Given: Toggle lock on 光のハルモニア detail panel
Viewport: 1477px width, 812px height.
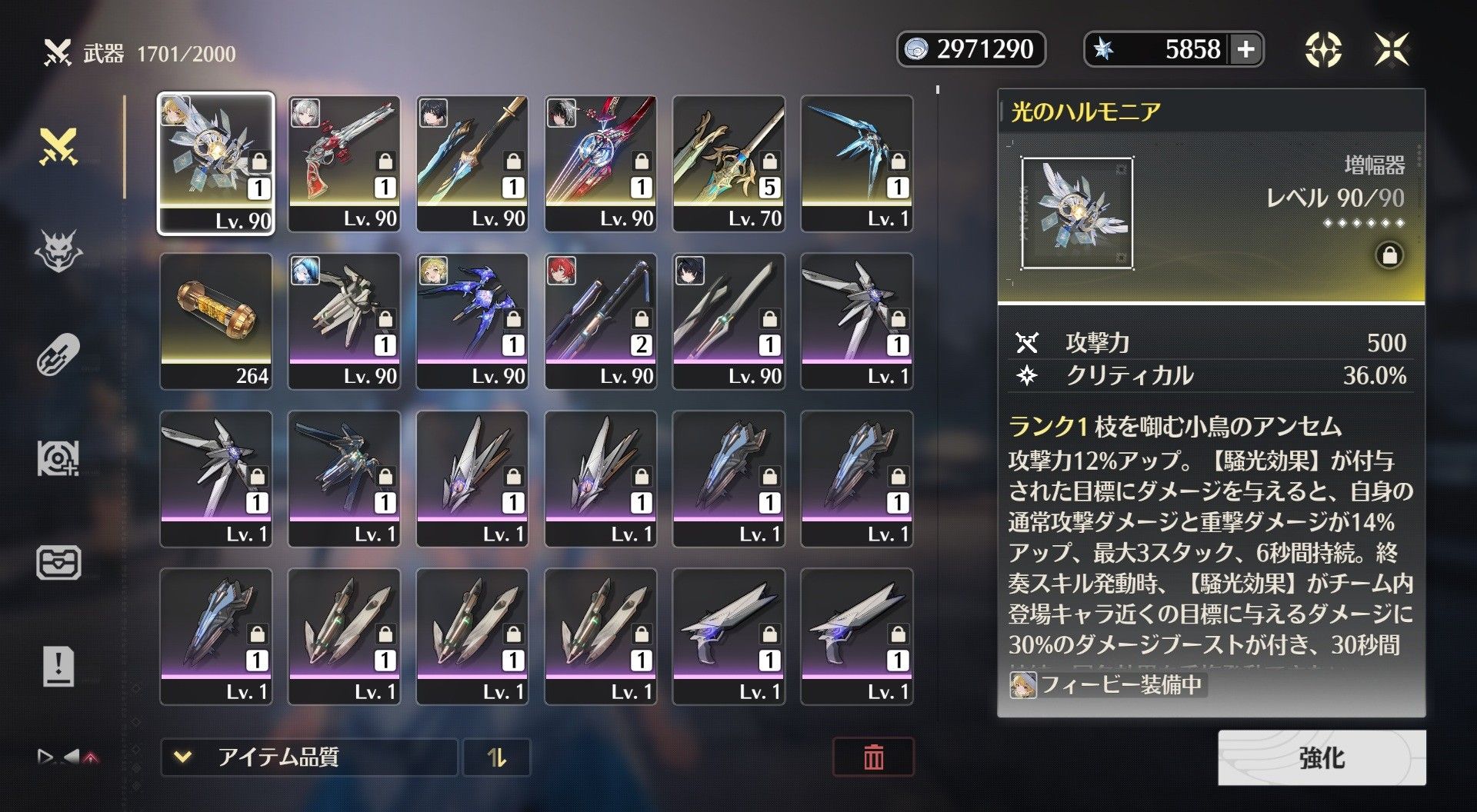Looking at the screenshot, I should [x=1389, y=255].
